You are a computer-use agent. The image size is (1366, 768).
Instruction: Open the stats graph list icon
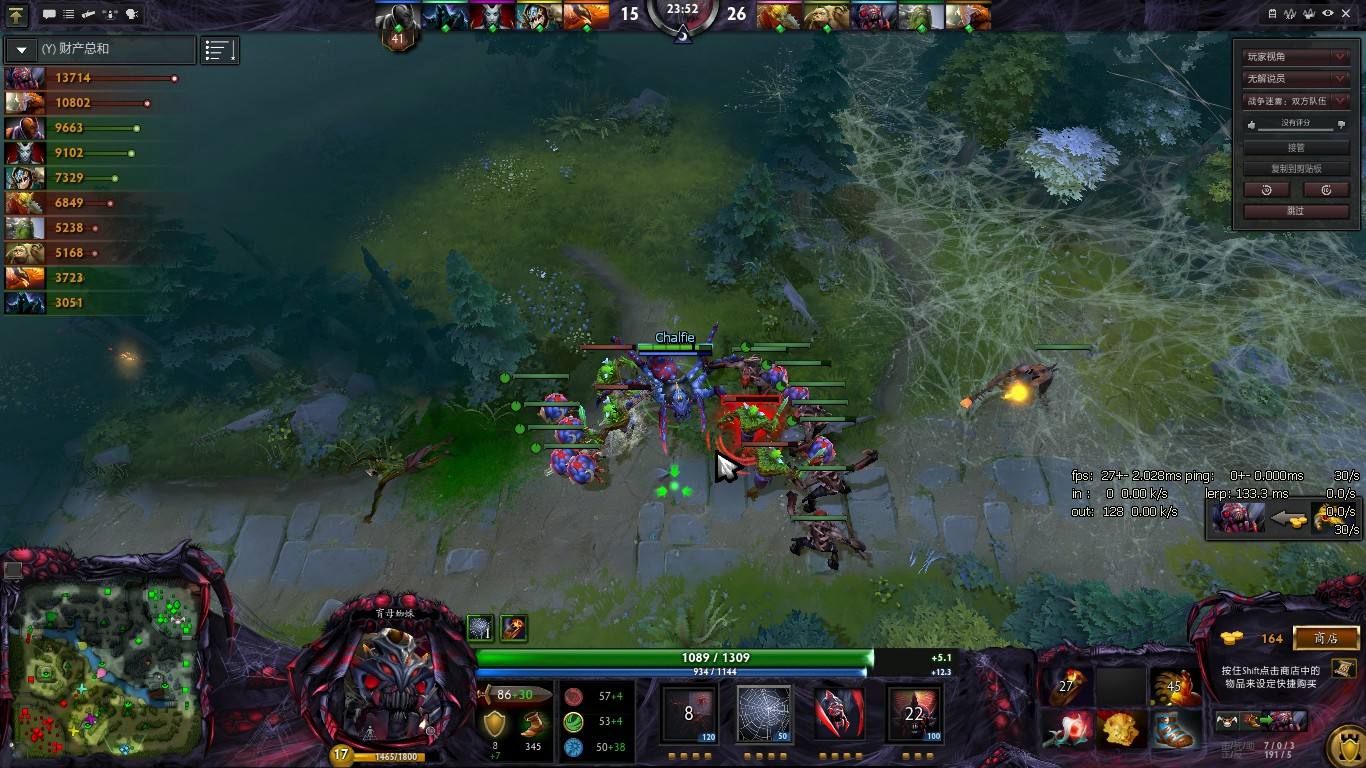tap(217, 48)
